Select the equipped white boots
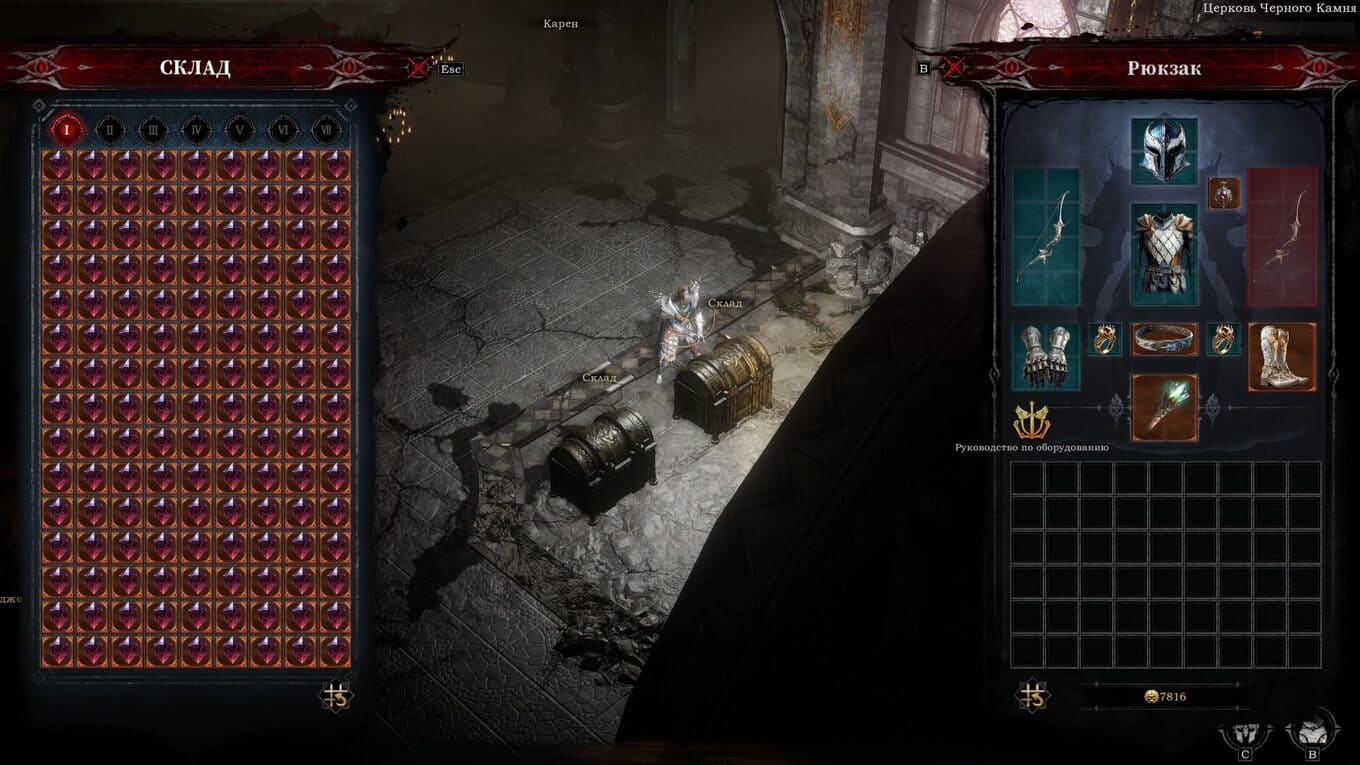The image size is (1360, 765). (x=1281, y=355)
